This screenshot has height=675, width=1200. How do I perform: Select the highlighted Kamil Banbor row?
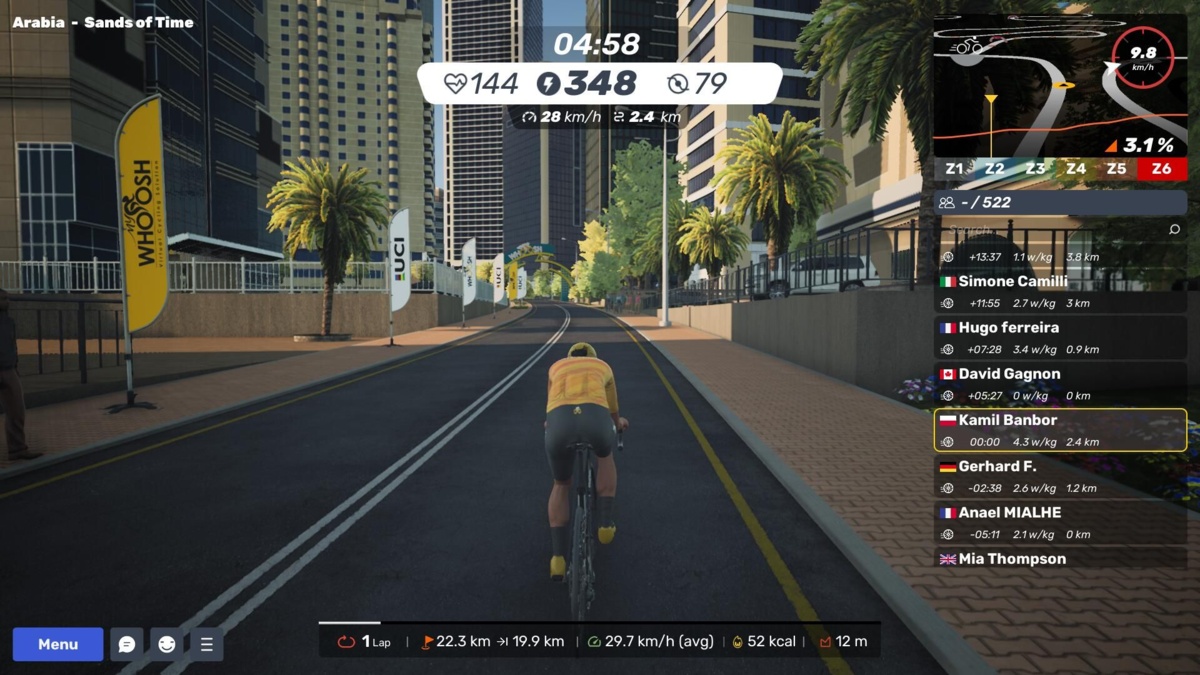click(1060, 430)
